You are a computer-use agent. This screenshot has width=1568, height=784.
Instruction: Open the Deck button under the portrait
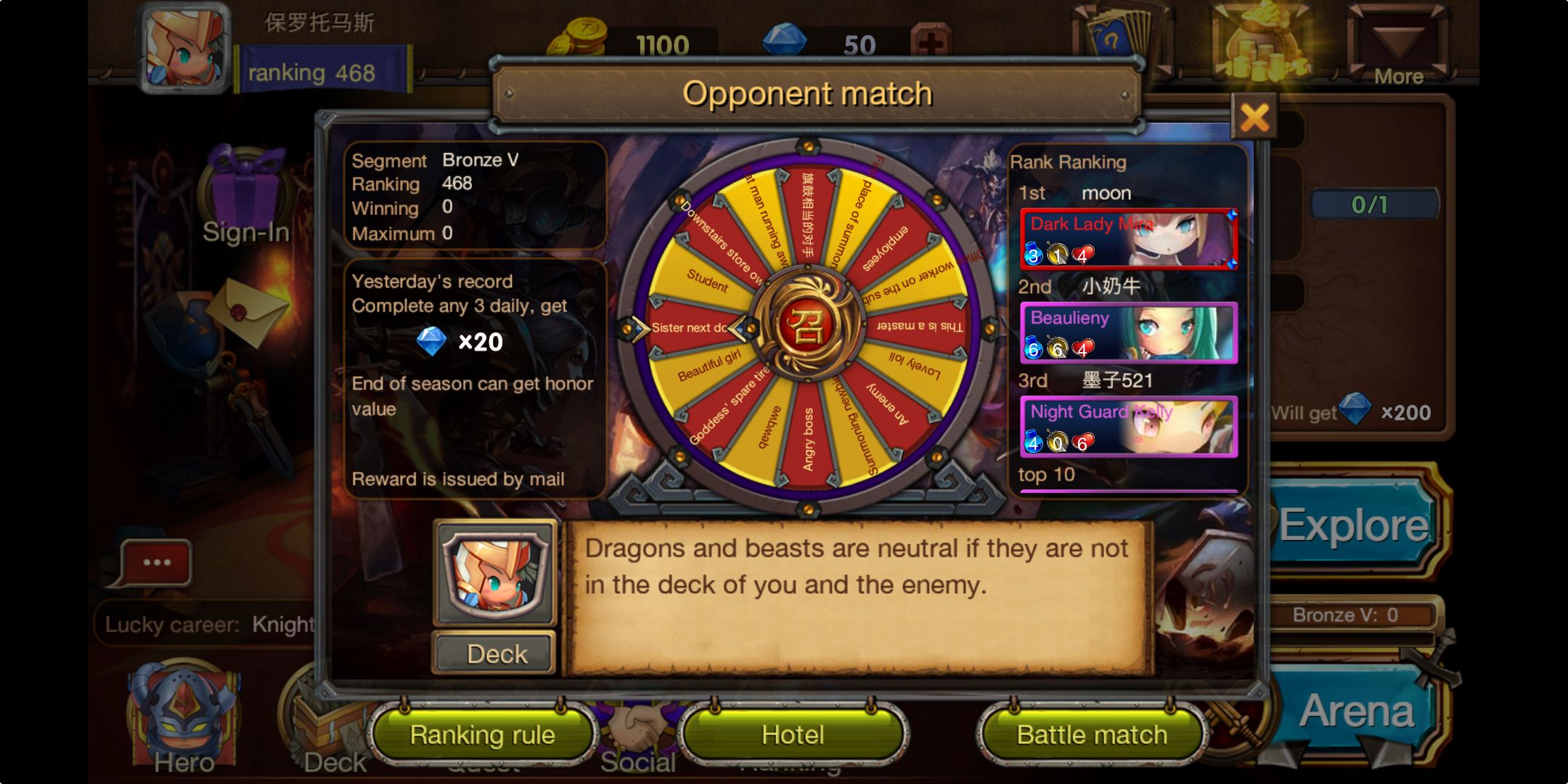pos(496,654)
